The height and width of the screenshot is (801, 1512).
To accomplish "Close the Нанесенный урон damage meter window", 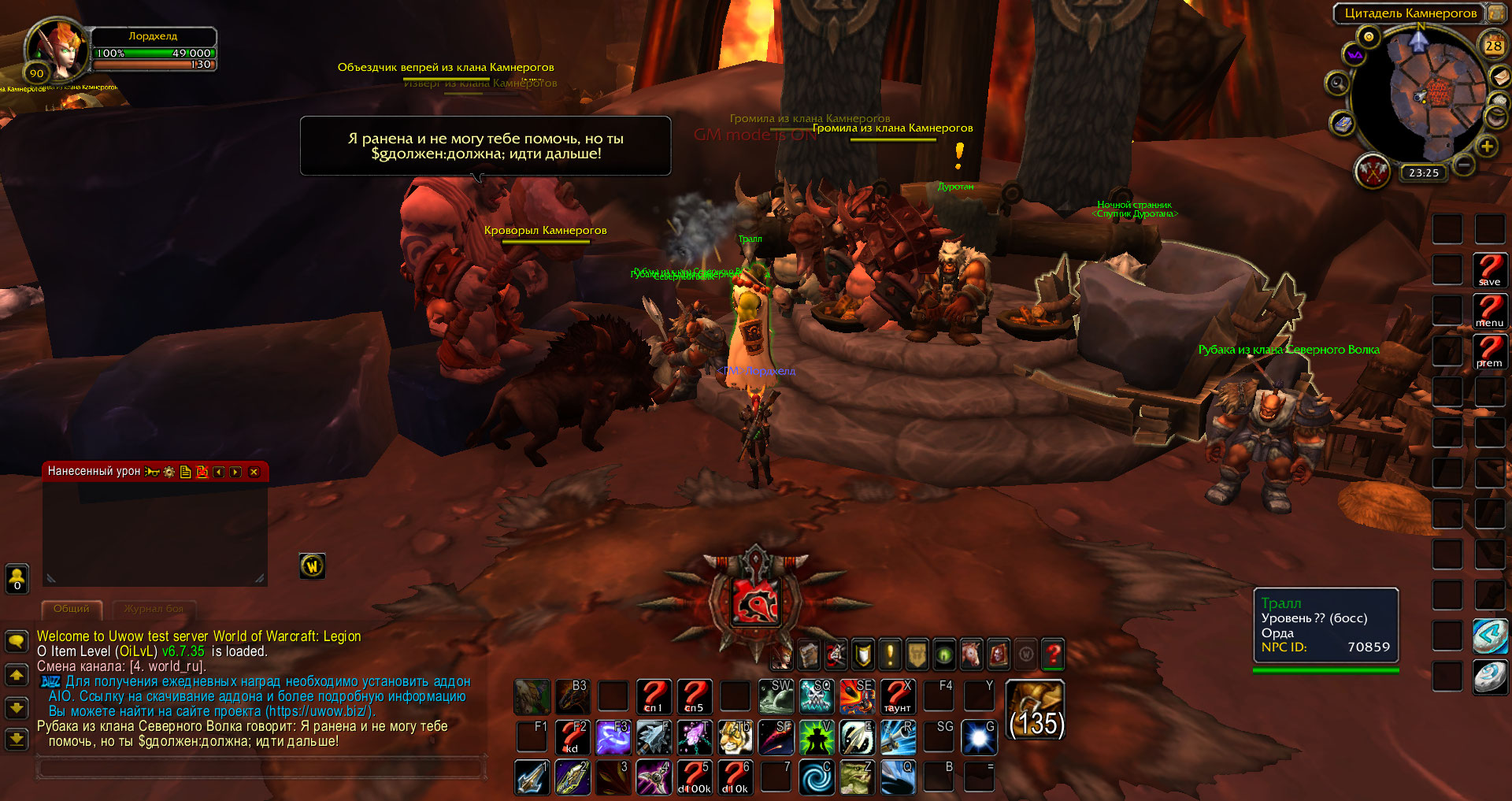I will pos(254,472).
